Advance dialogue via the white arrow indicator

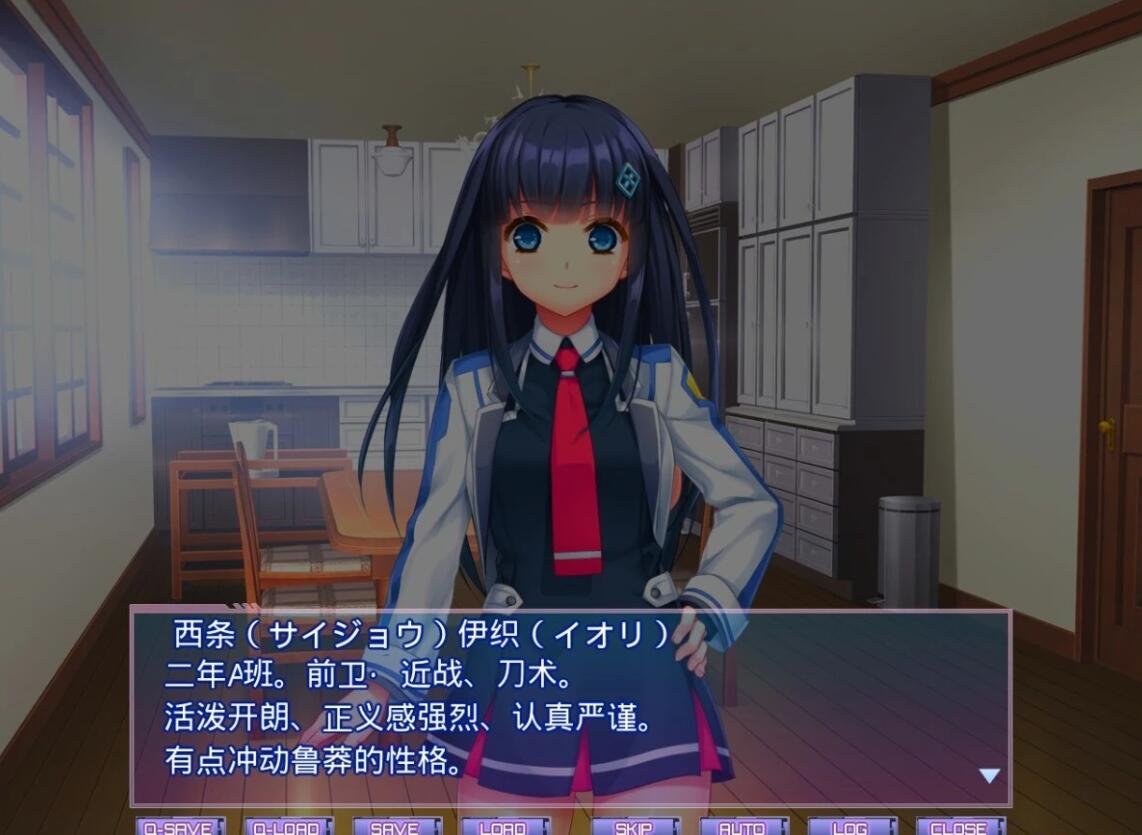989,776
